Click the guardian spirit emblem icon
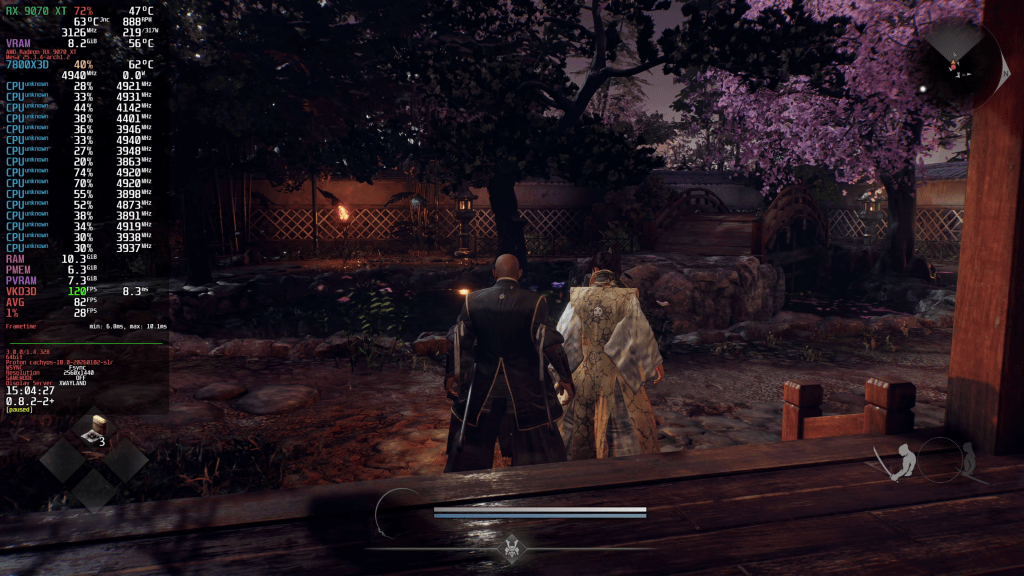The width and height of the screenshot is (1024, 576). point(514,547)
